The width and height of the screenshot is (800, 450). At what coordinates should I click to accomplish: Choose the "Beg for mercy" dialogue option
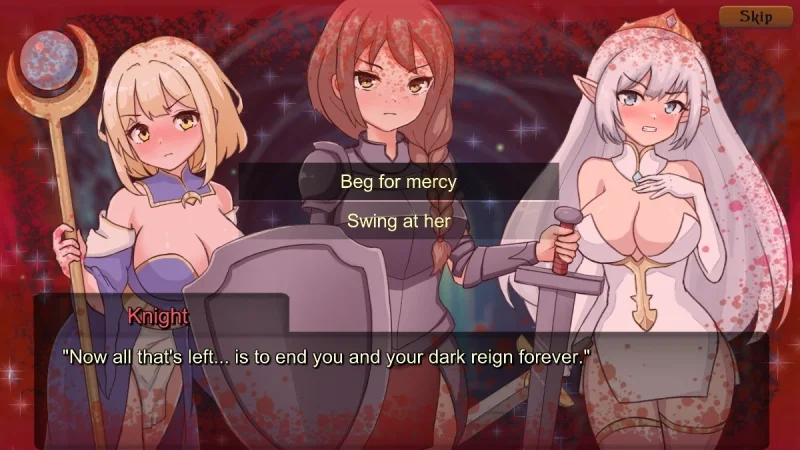(398, 182)
